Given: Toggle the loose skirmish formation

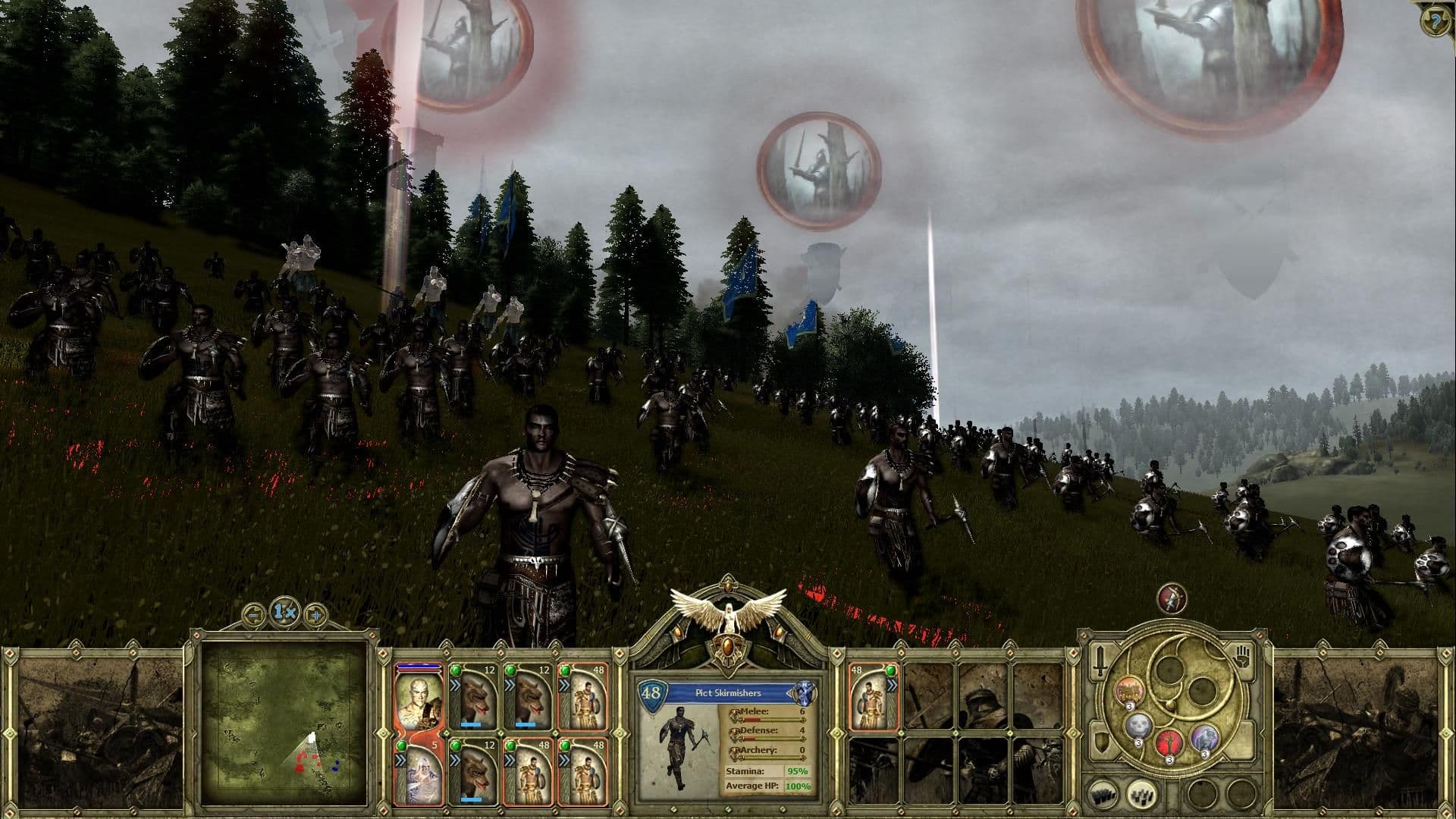Looking at the screenshot, I should click(1141, 795).
